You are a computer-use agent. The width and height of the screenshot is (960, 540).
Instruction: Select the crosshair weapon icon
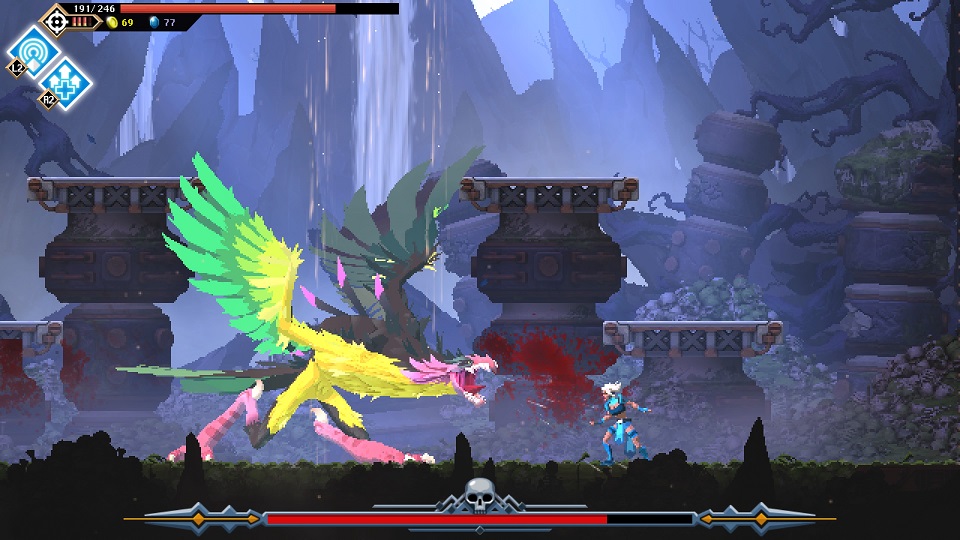[x=55, y=20]
